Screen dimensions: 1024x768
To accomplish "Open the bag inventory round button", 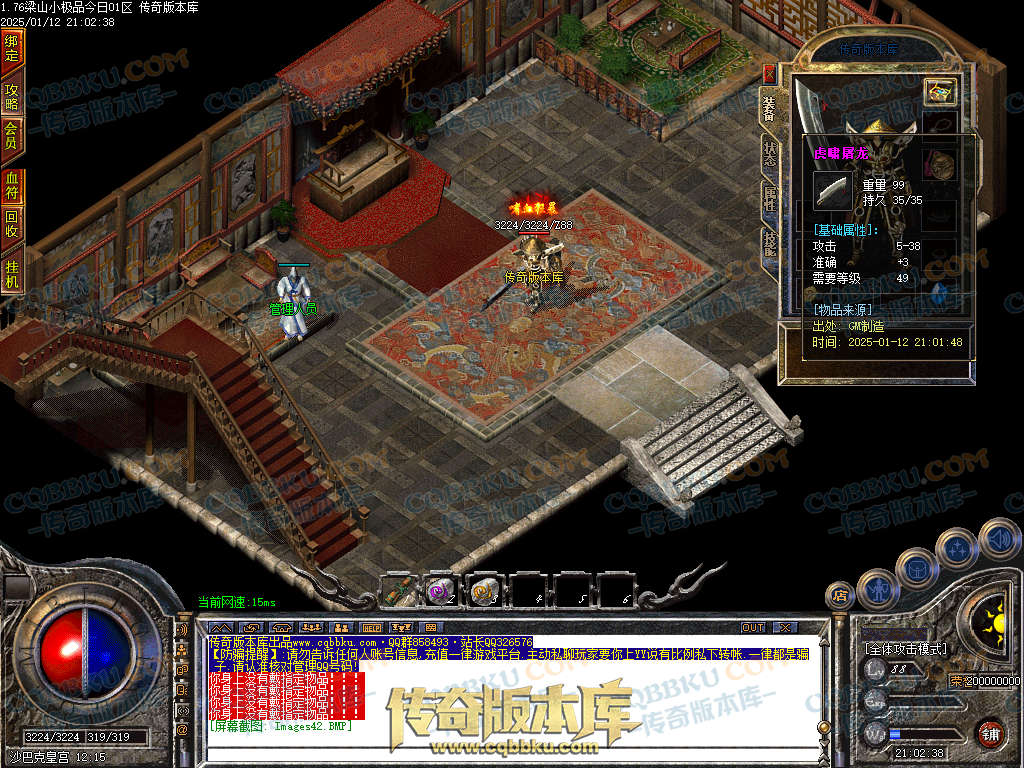I will (x=916, y=569).
